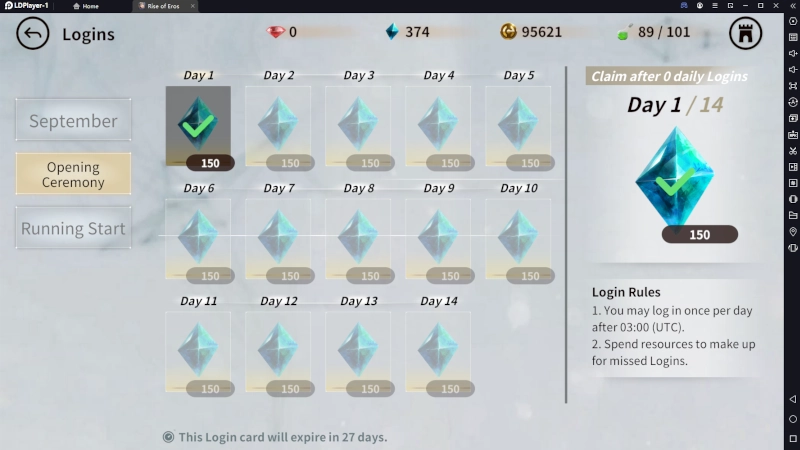800x450 pixels.
Task: Pick the Day 7 login reward
Action: point(278,238)
